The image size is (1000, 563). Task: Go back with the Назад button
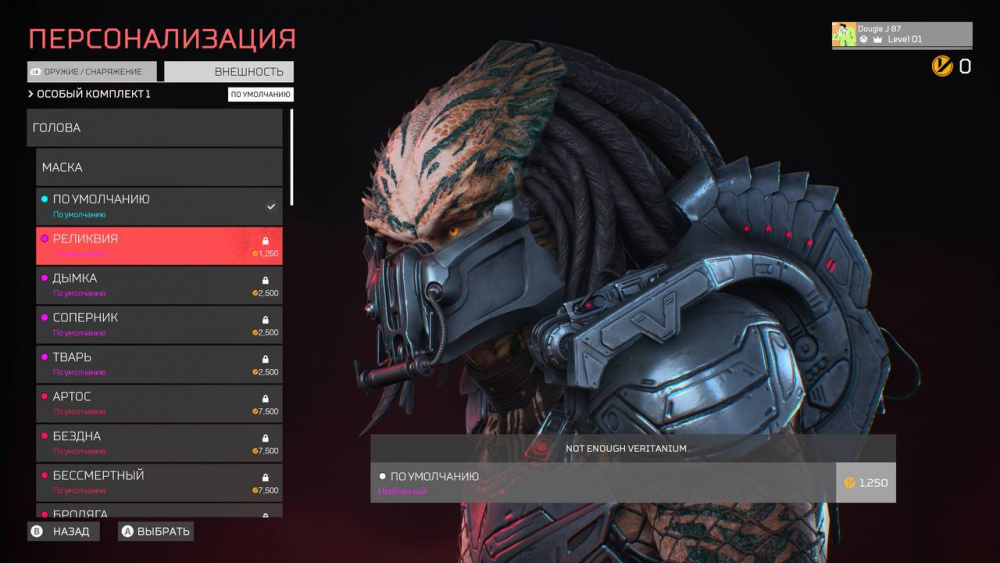click(64, 531)
